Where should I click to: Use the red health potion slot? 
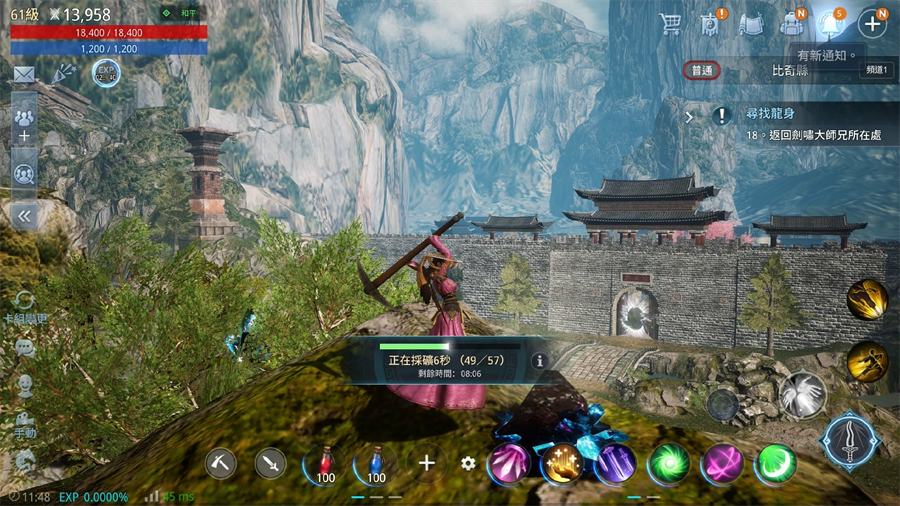323,463
